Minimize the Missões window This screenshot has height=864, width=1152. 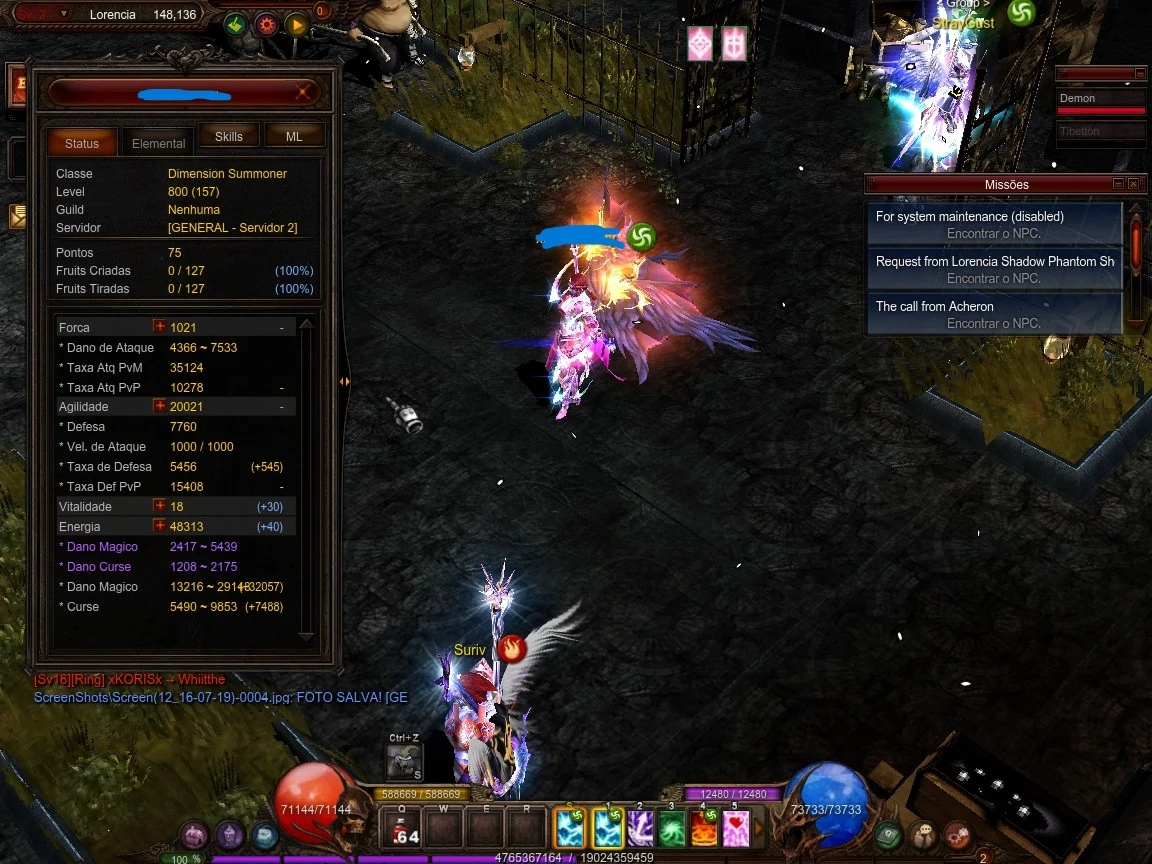pyautogui.click(x=1118, y=184)
